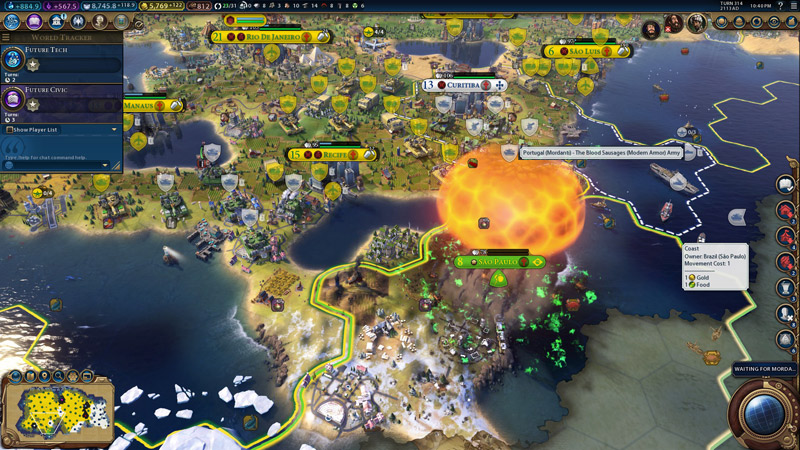Toggle the map pins button on minimap

(44, 376)
